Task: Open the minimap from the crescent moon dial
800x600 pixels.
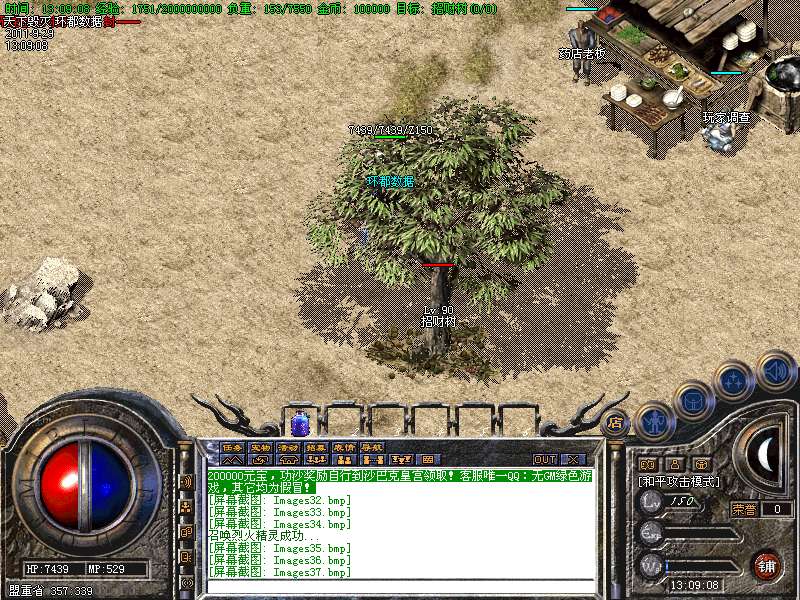Action: coord(764,455)
